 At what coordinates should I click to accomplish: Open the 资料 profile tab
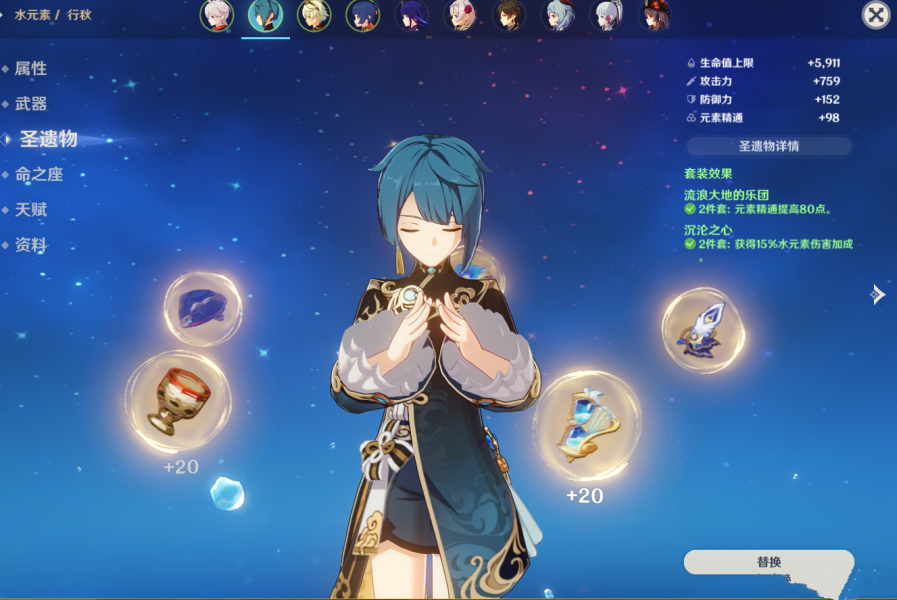pyautogui.click(x=31, y=245)
